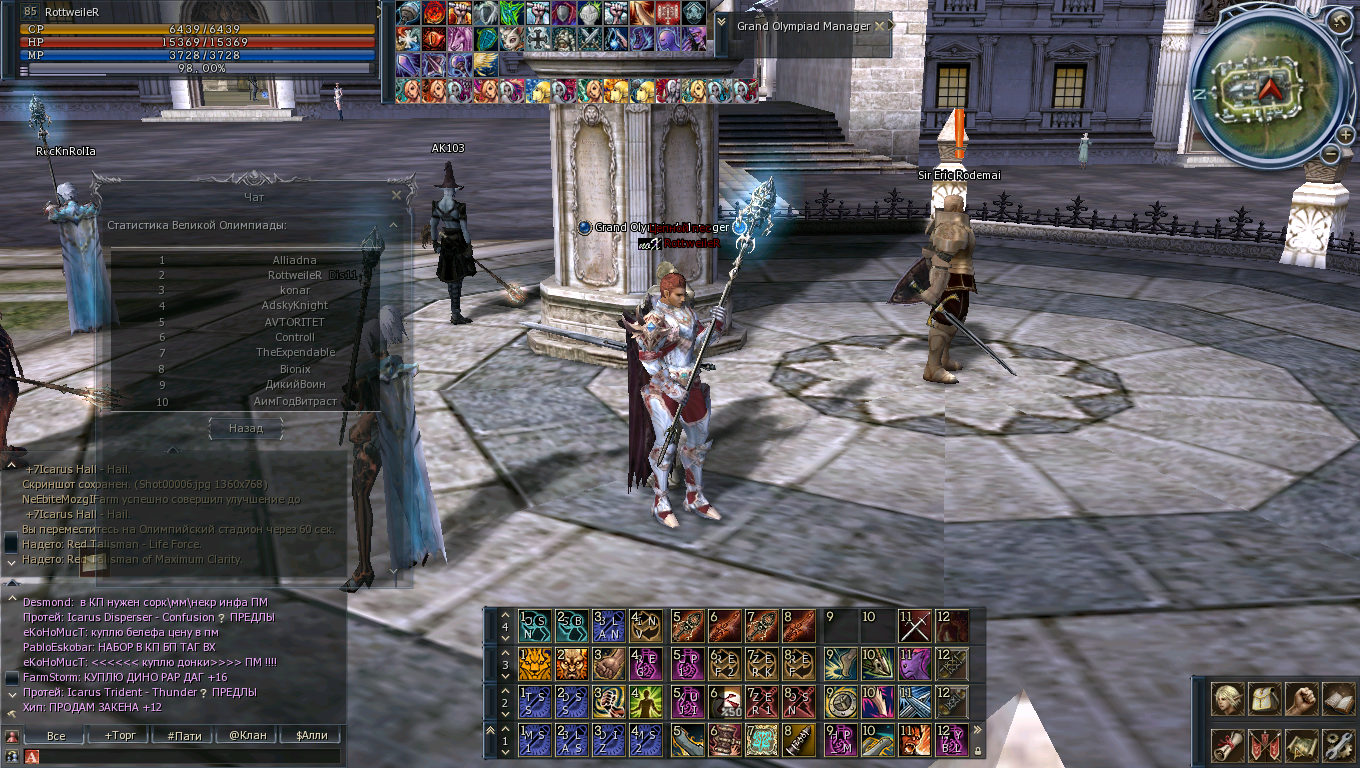Image resolution: width=1360 pixels, height=768 pixels.
Task: Close the Чат statistics window
Action: coord(397,196)
